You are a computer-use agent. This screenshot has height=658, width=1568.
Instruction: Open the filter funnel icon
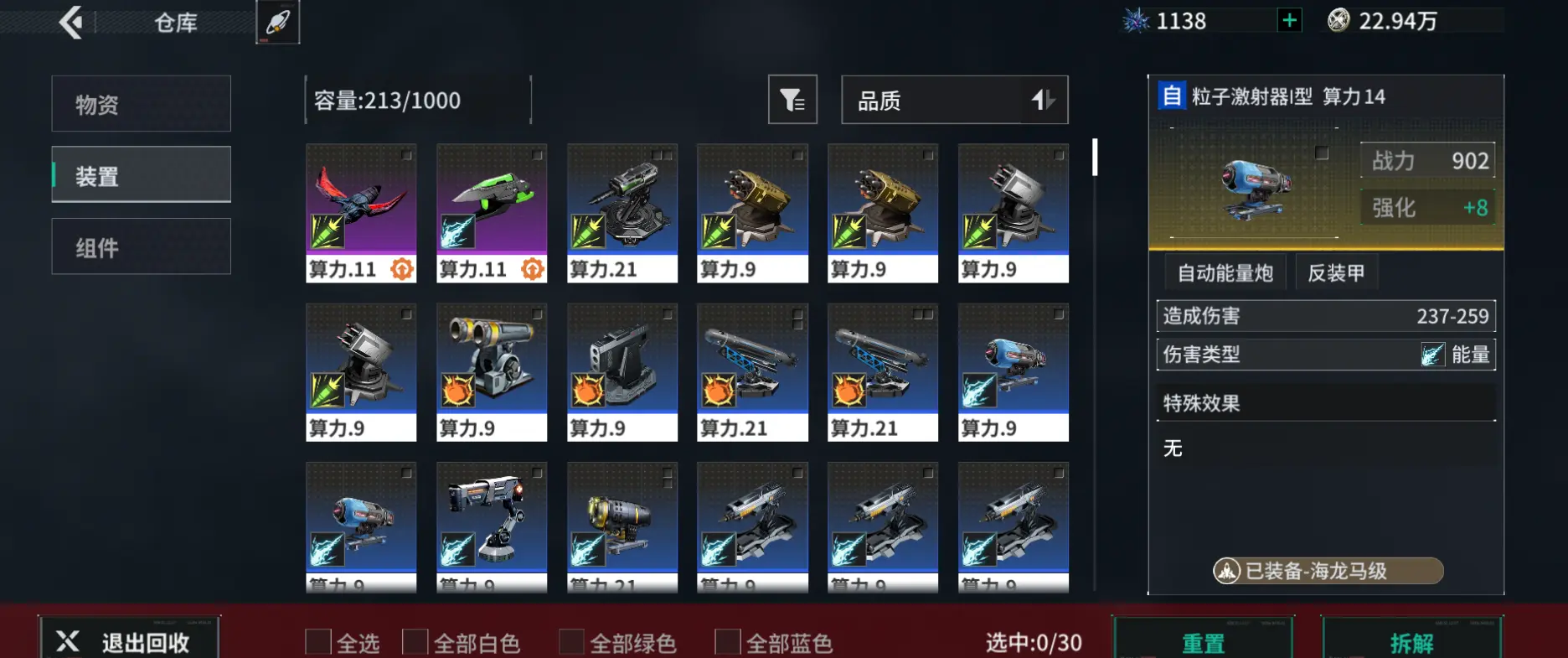[792, 100]
